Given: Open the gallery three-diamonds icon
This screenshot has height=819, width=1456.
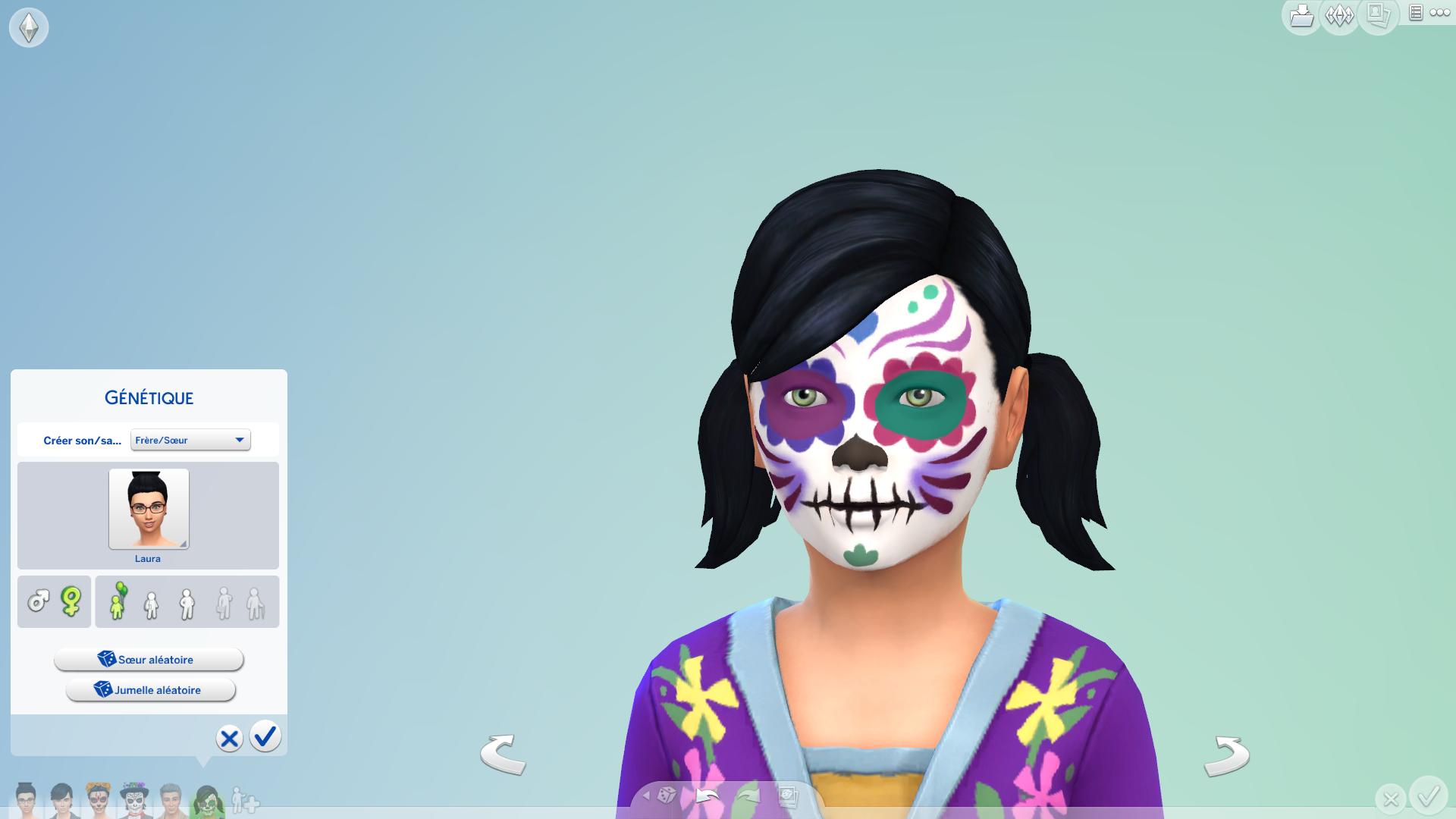Looking at the screenshot, I should [1339, 15].
